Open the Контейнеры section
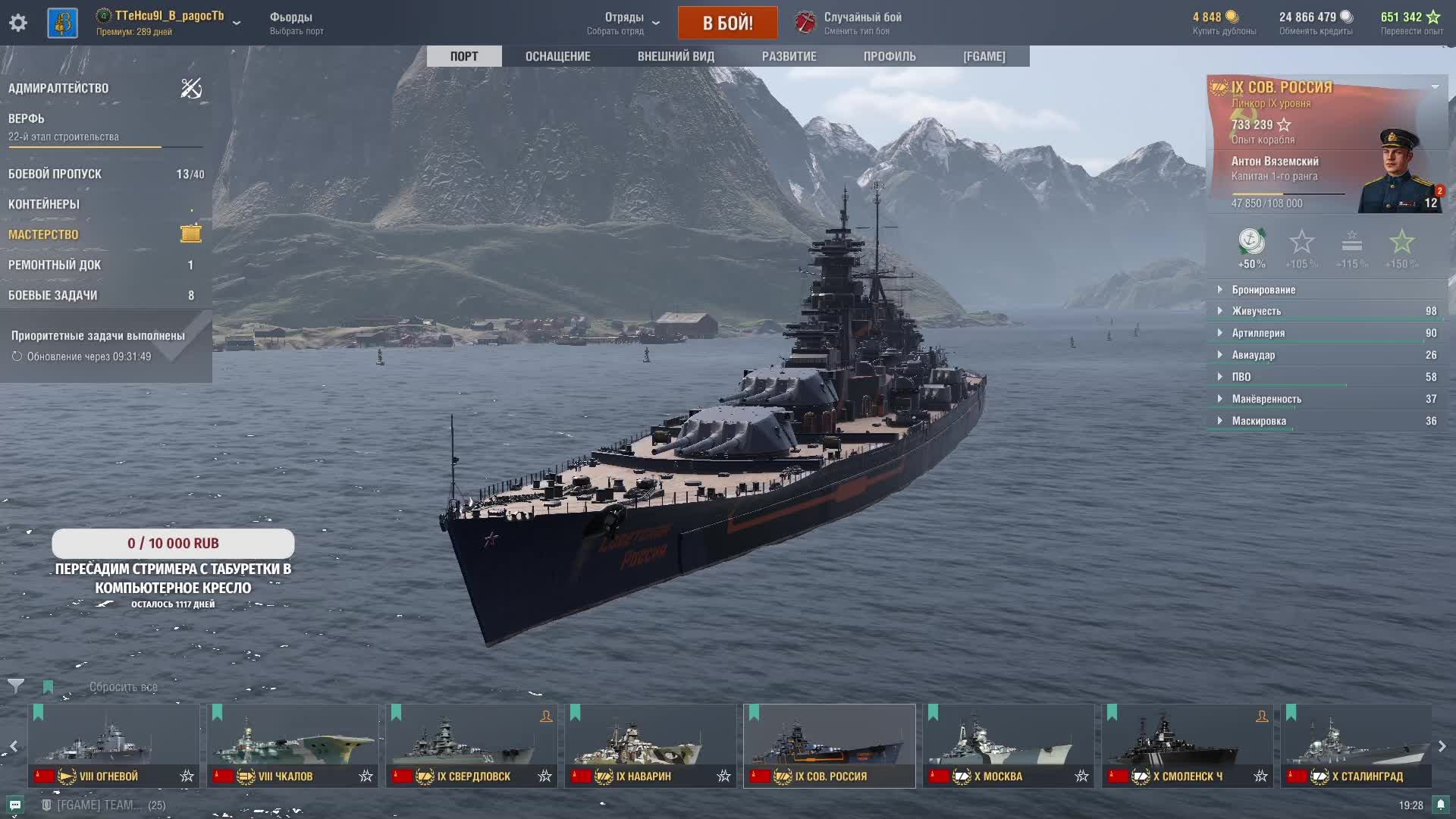Screen dimensions: 1456x819 pos(44,204)
